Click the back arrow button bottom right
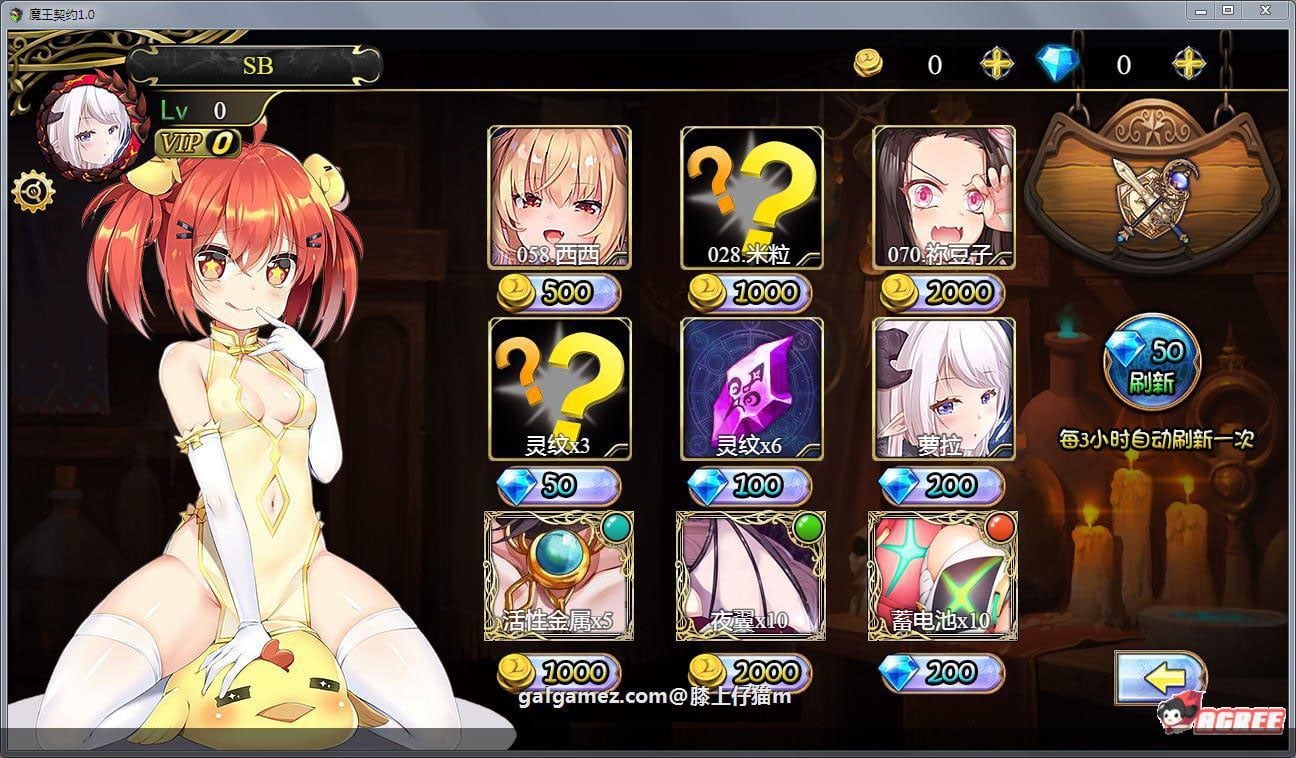The width and height of the screenshot is (1296, 758). tap(1161, 677)
